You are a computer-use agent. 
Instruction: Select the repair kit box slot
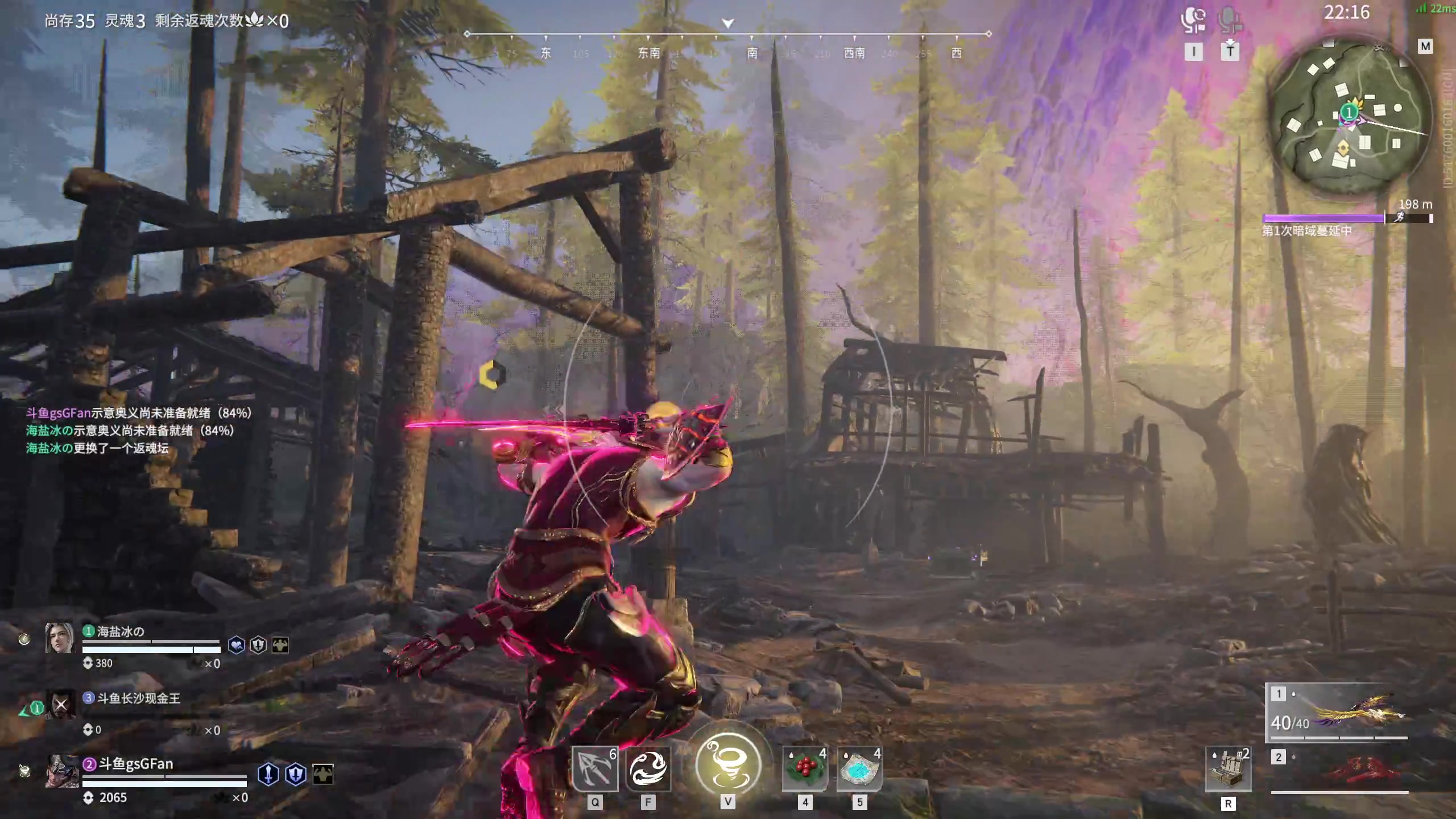pos(1228,769)
